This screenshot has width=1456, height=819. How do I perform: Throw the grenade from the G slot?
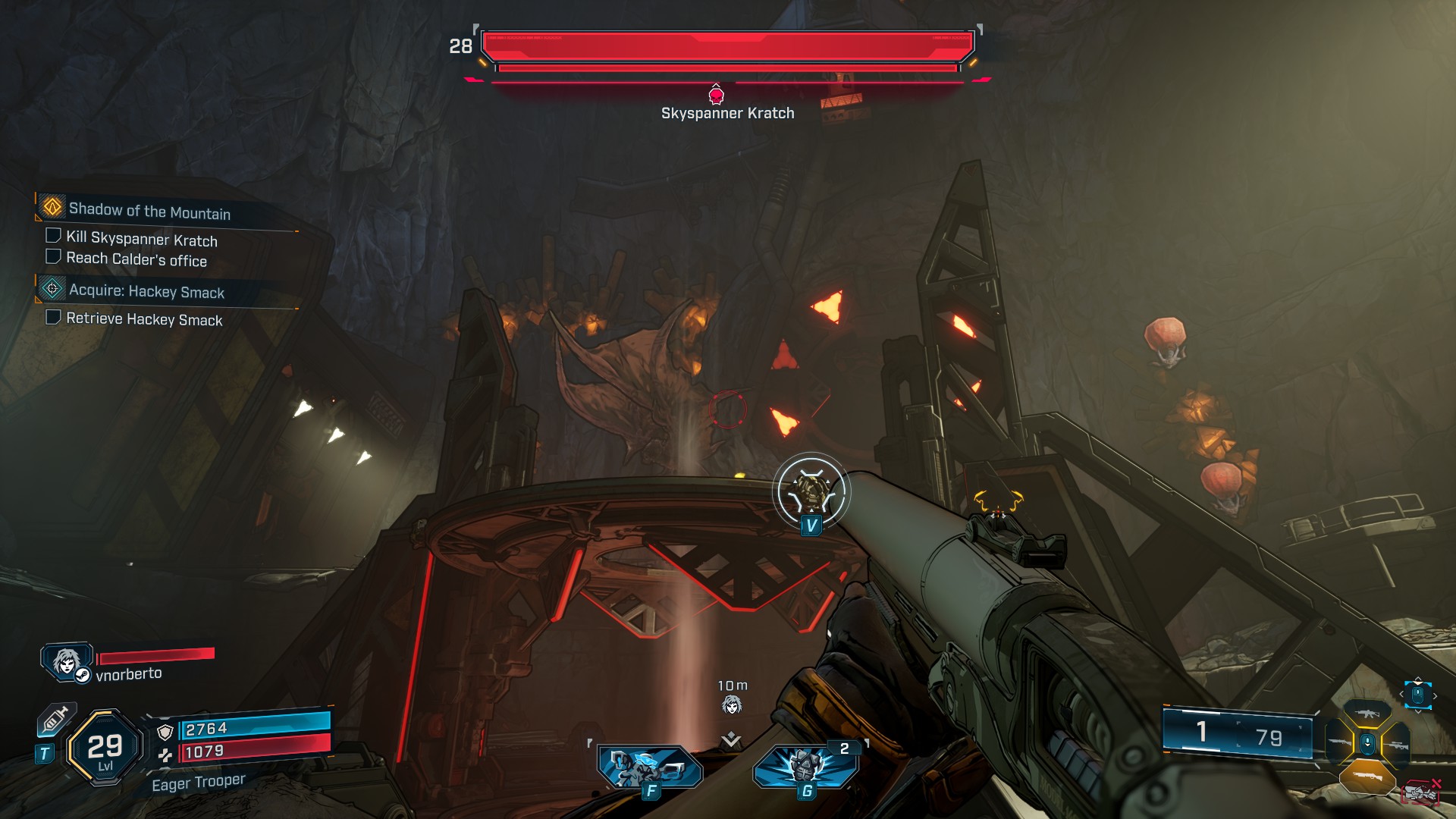(805, 767)
